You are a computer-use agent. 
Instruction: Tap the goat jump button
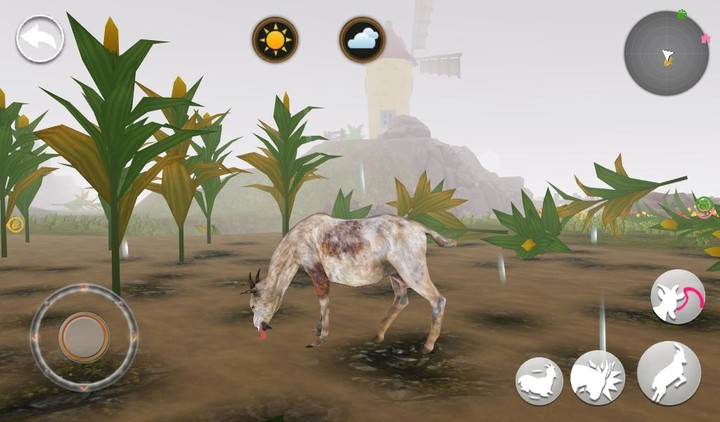668,373
